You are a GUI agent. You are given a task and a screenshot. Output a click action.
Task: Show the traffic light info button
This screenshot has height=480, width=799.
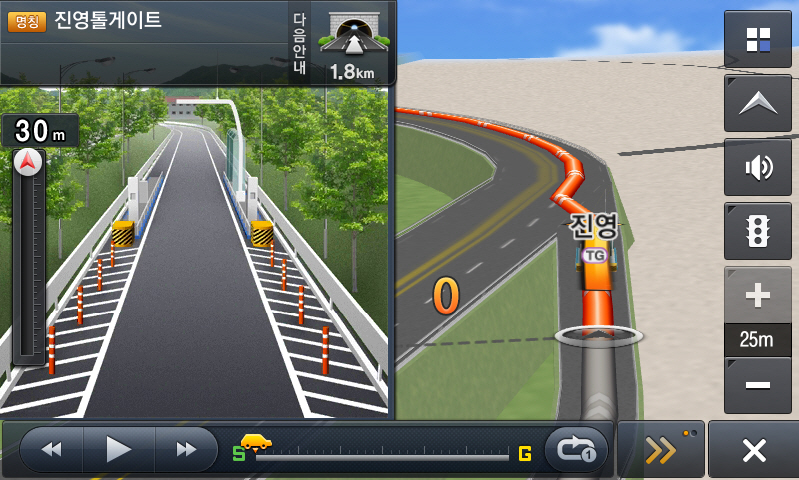758,231
